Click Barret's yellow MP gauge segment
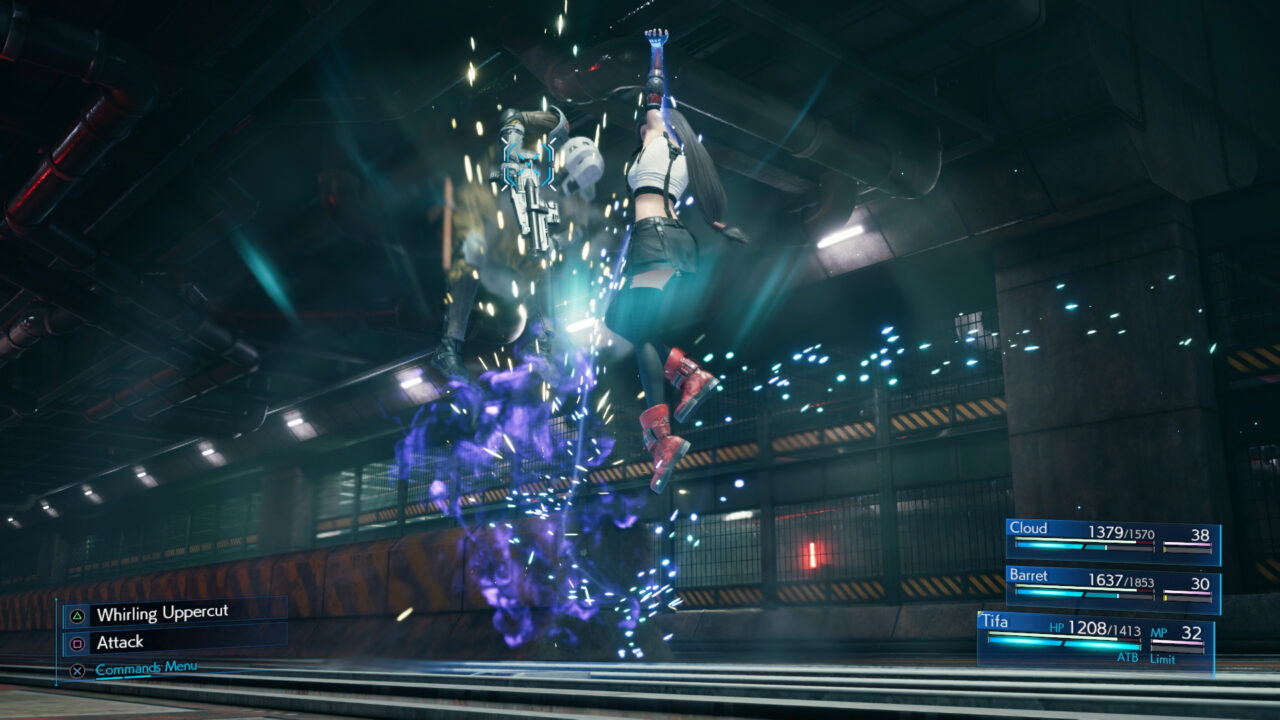The height and width of the screenshot is (720, 1280). point(1167,596)
